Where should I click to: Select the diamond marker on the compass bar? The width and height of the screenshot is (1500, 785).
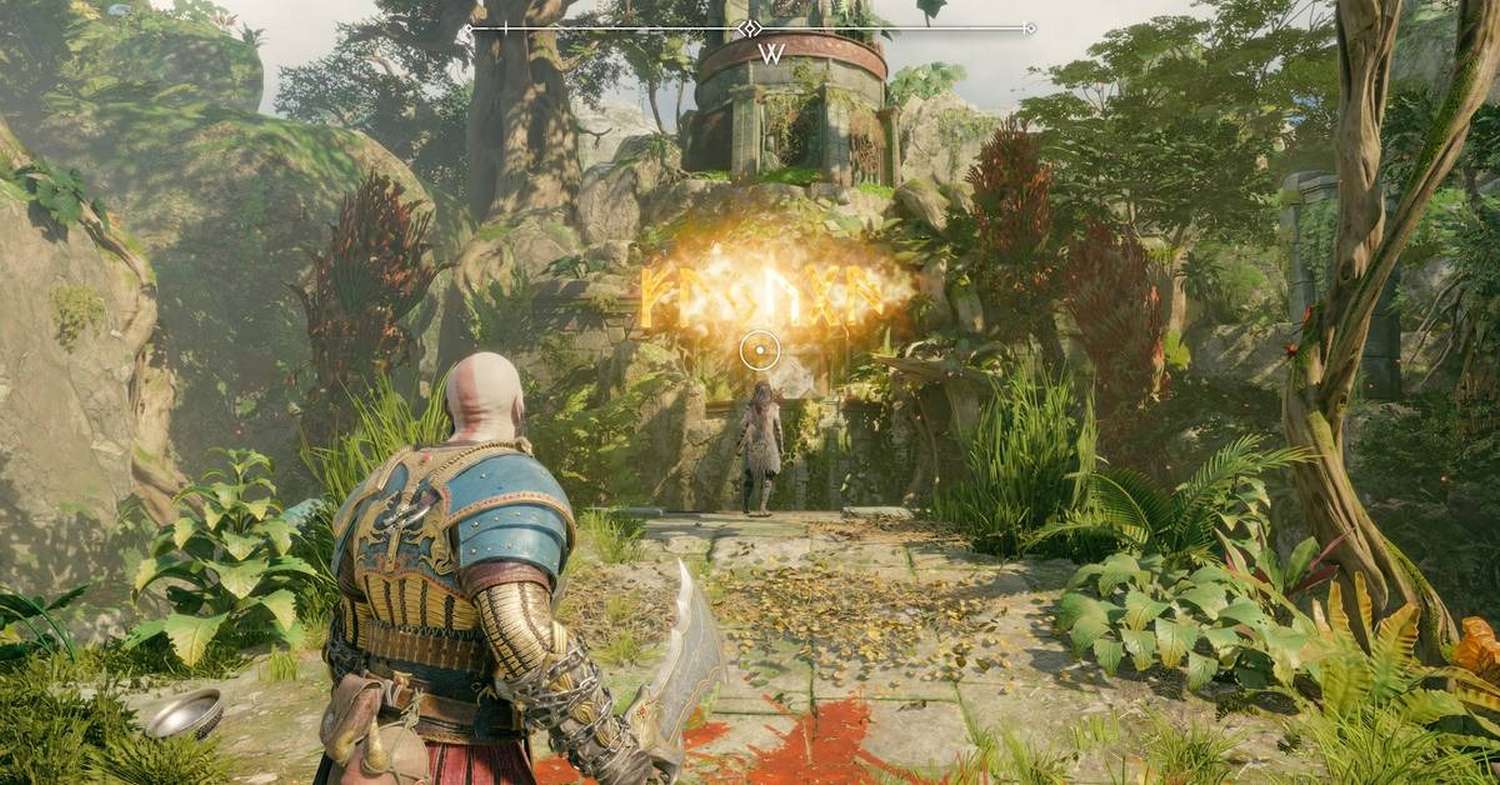click(751, 28)
